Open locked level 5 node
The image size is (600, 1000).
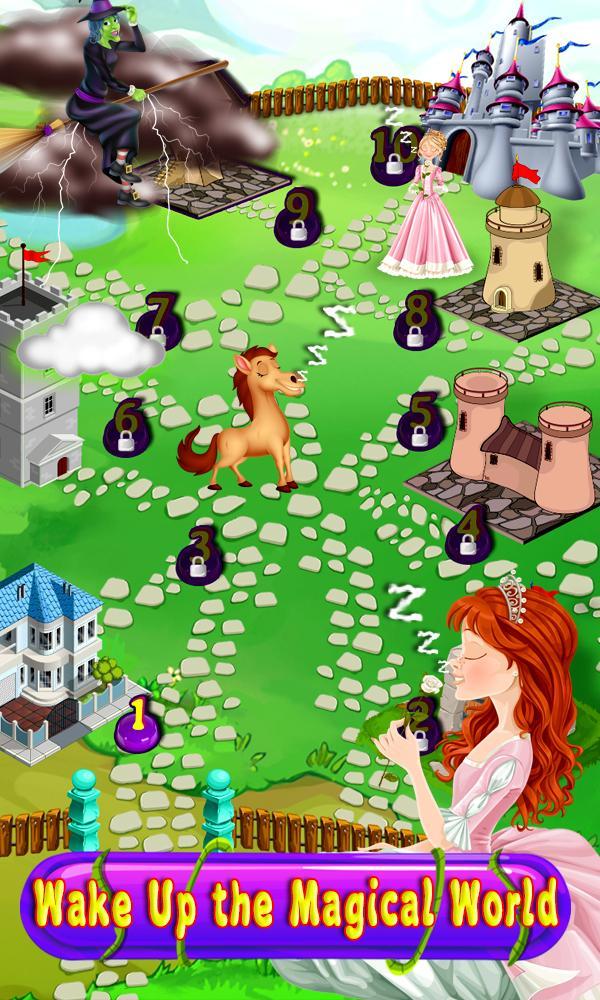click(x=422, y=421)
